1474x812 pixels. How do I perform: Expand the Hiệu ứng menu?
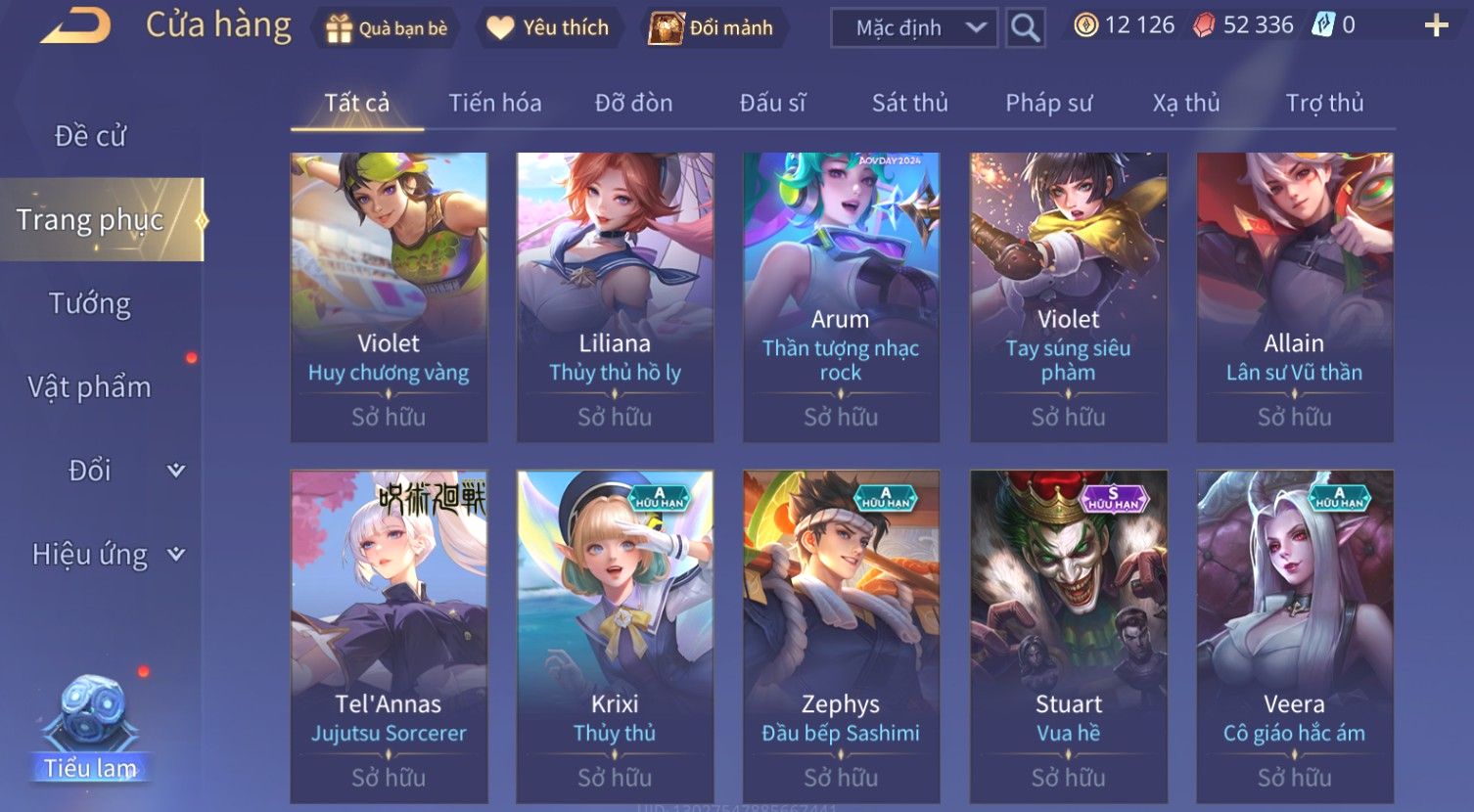click(108, 555)
